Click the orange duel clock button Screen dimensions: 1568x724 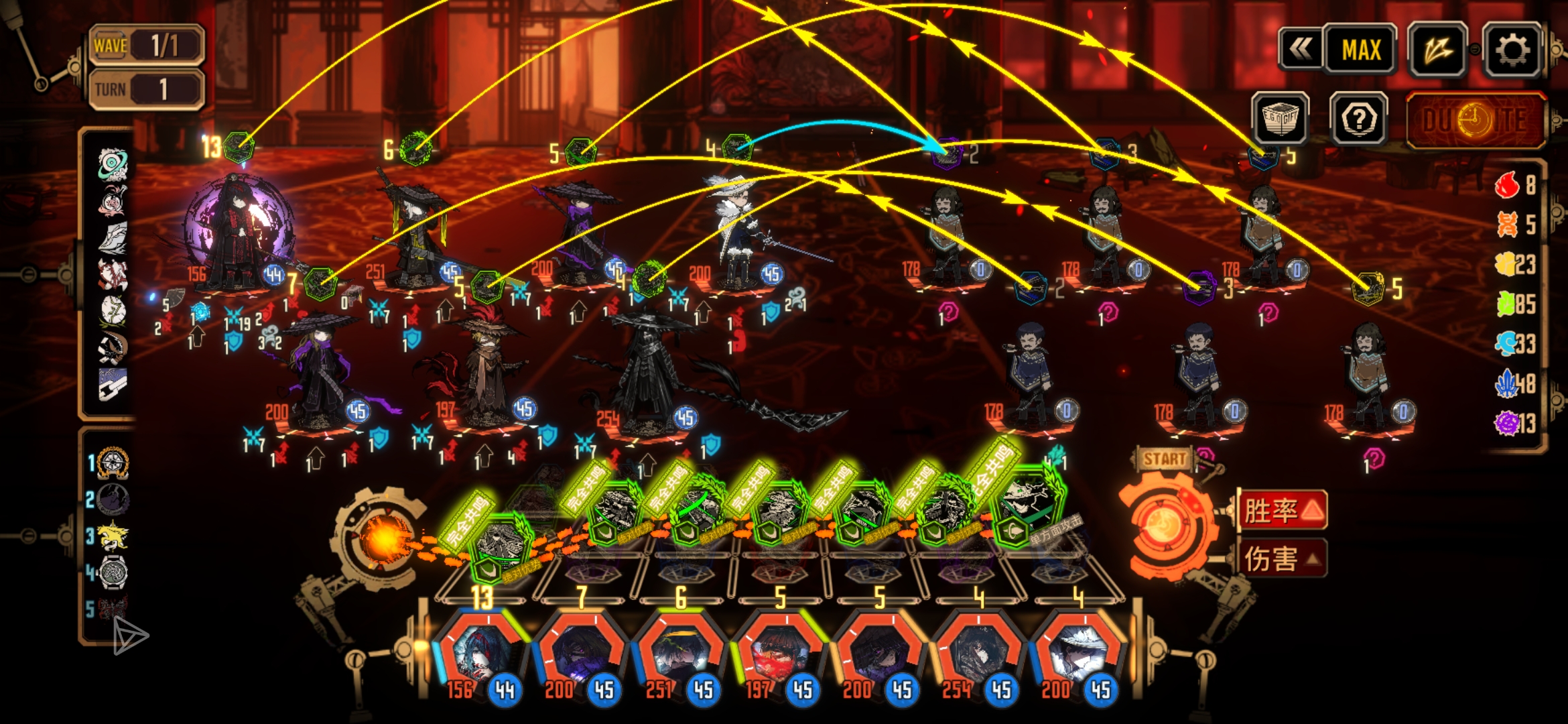1474,121
